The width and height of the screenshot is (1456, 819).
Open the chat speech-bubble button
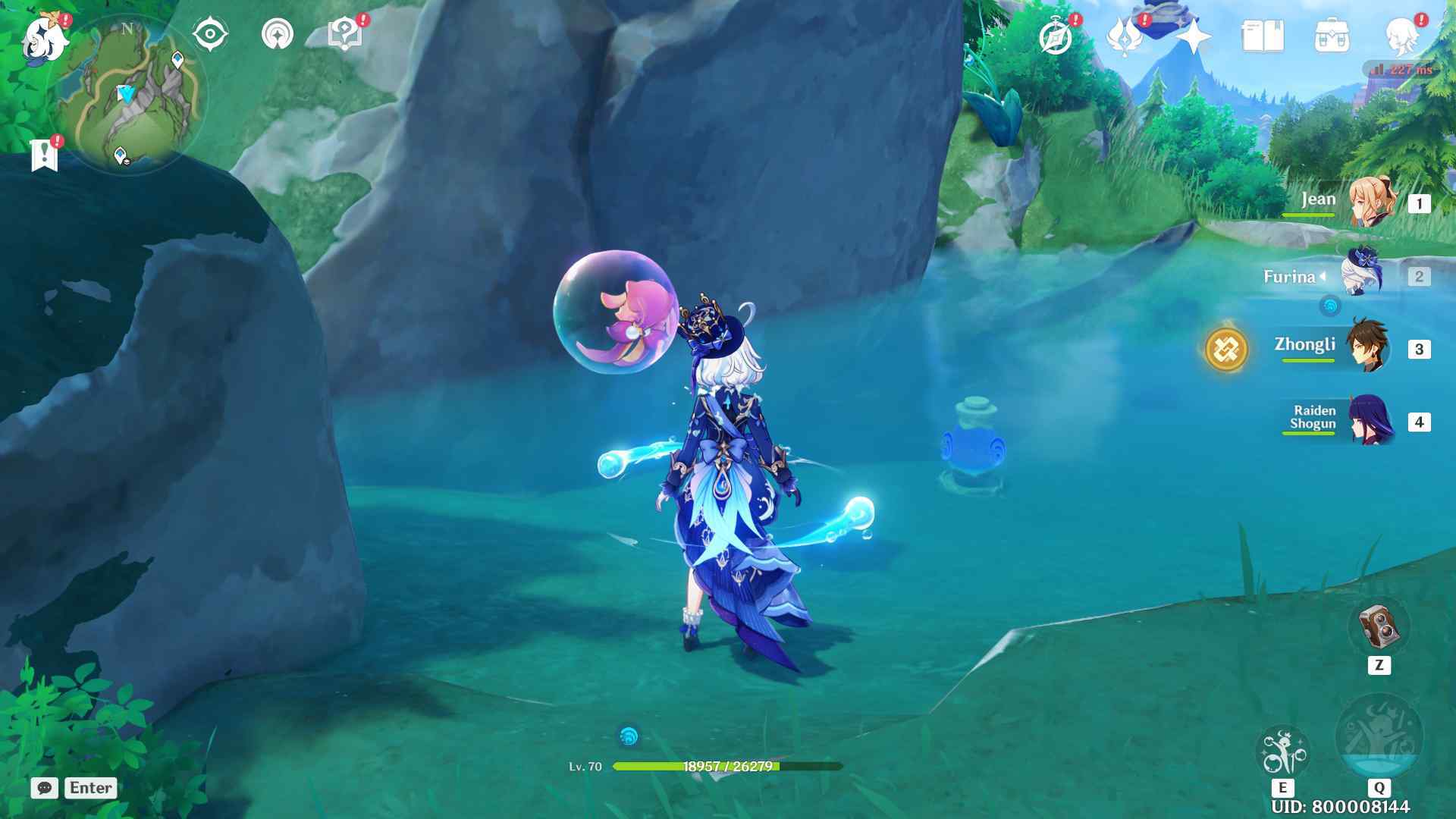tap(45, 788)
